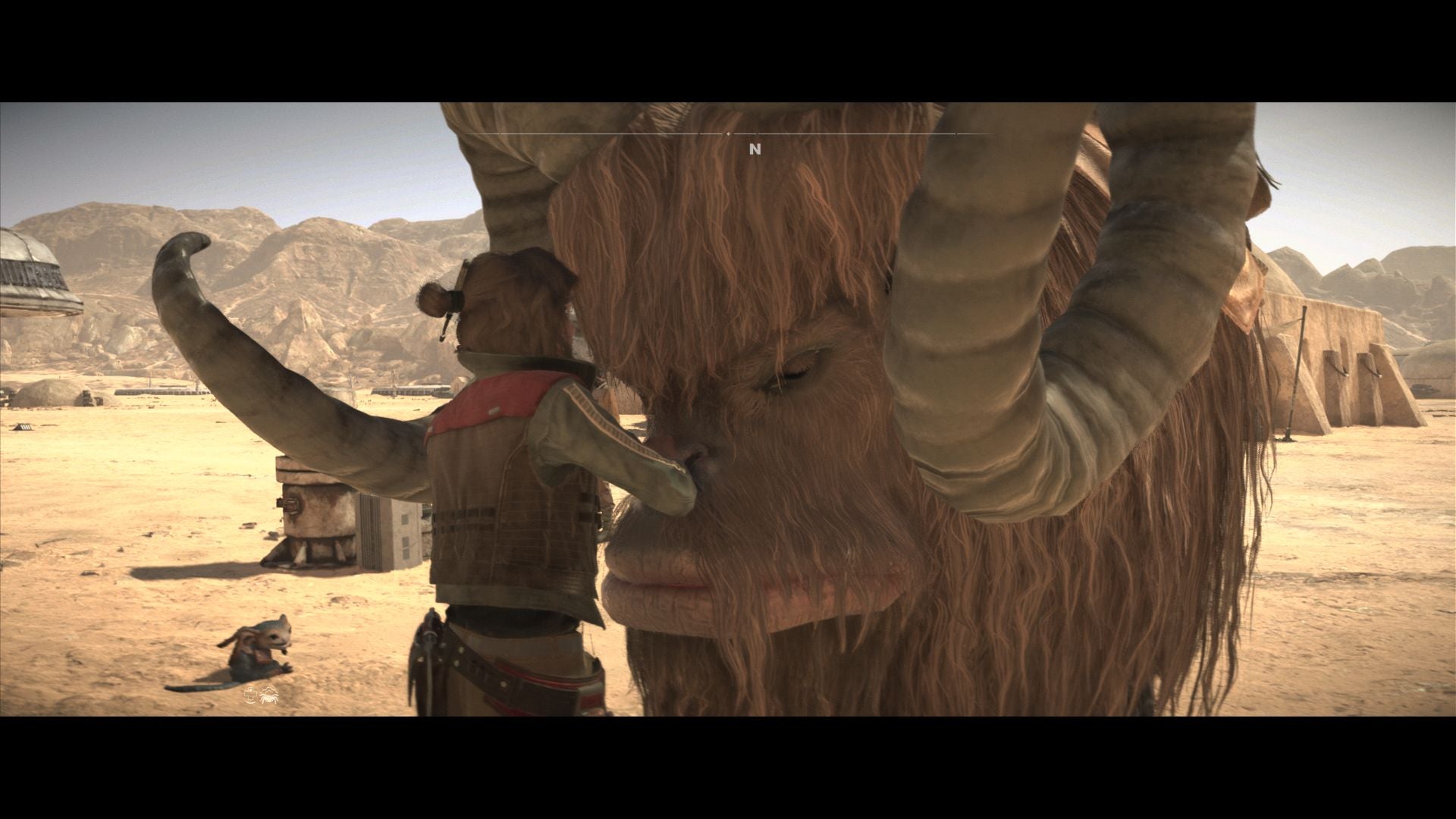Click the North marker on the compass
This screenshot has width=1456, height=819.
[755, 150]
